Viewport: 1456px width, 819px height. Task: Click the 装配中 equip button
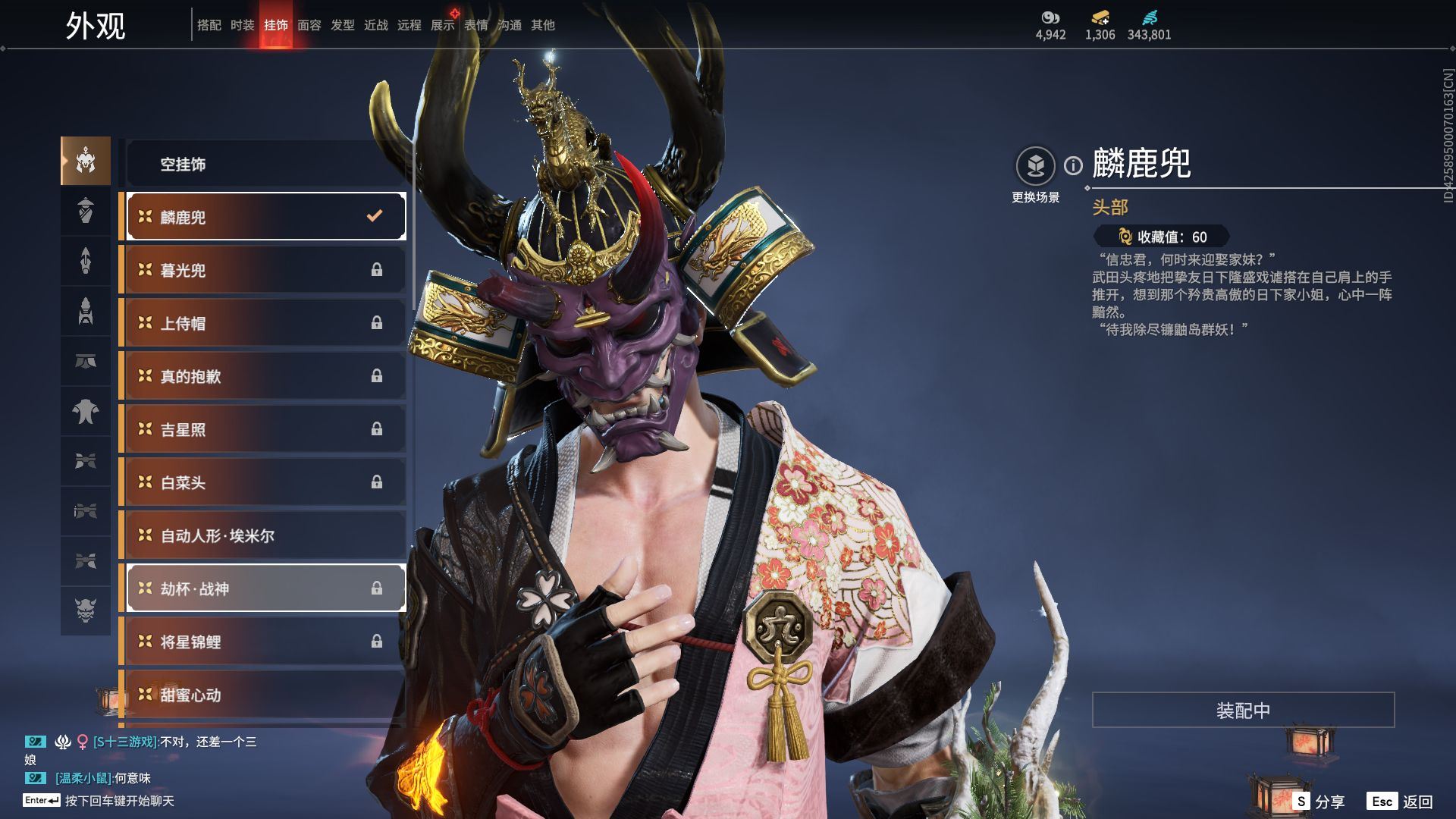(x=1243, y=710)
